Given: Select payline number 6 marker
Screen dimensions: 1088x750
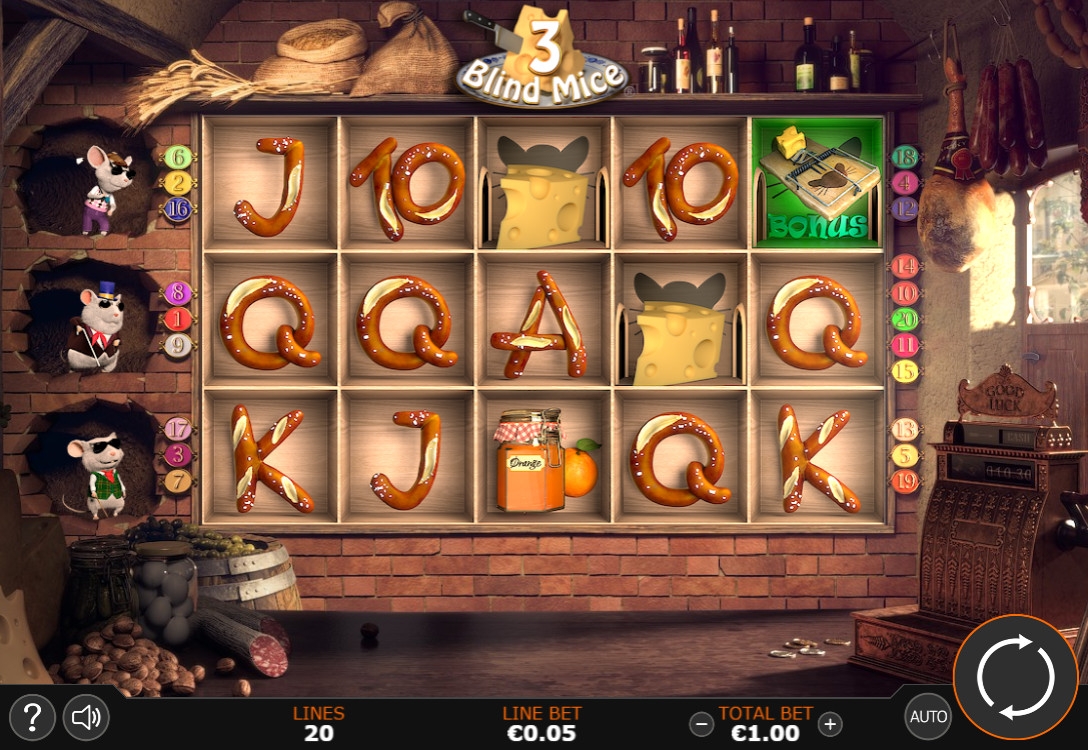Looking at the screenshot, I should (x=178, y=157).
